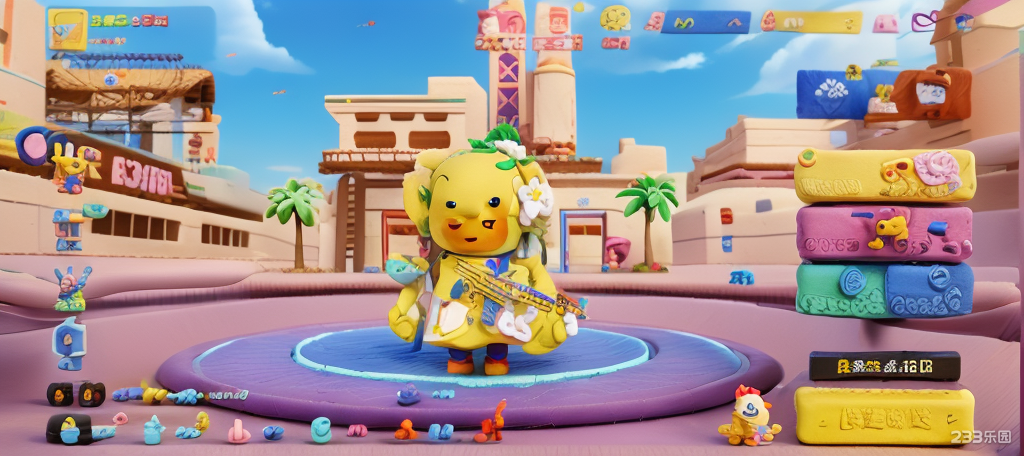Screen dimensions: 1024x456
Task: Open the blue shield-shaped icon
Action: pos(69,343)
